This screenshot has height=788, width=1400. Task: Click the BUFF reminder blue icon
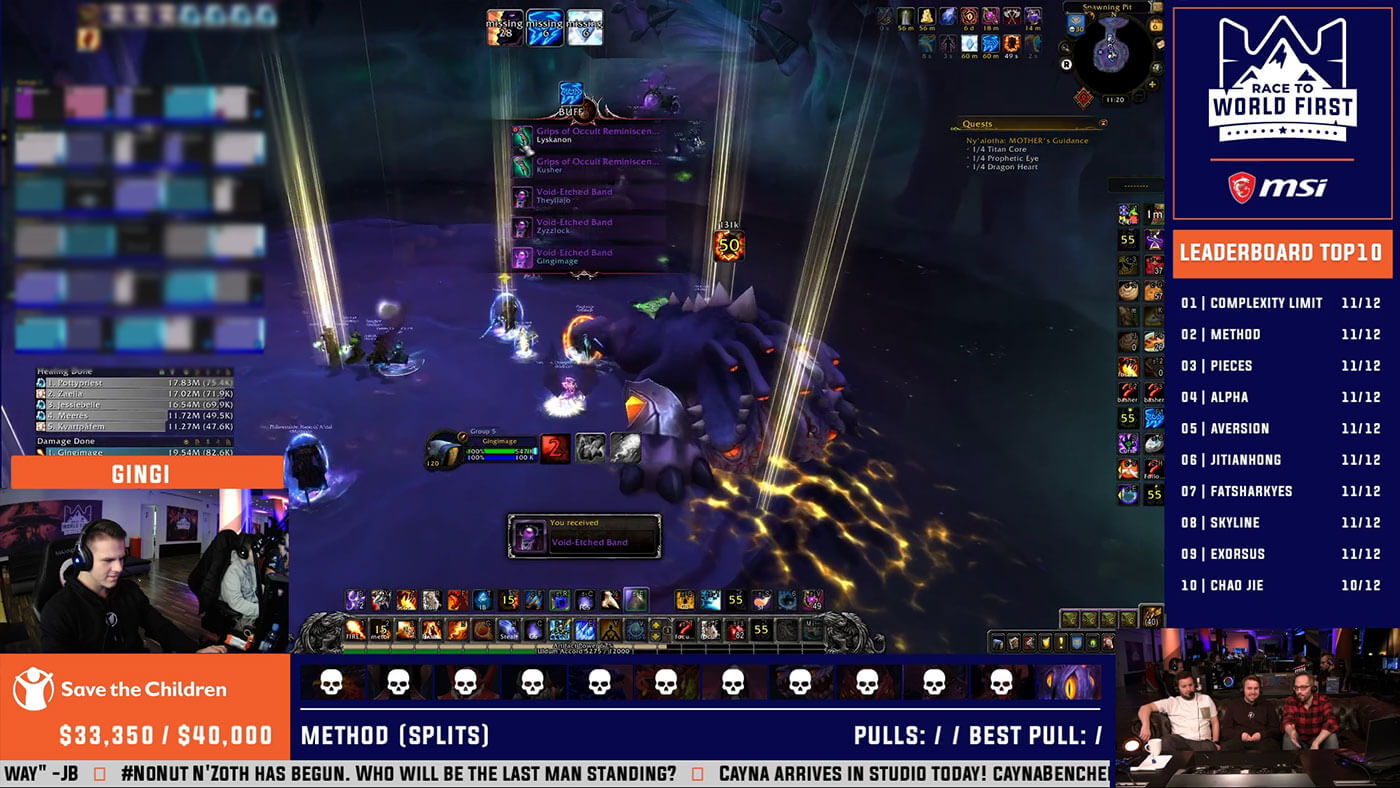pyautogui.click(x=571, y=94)
